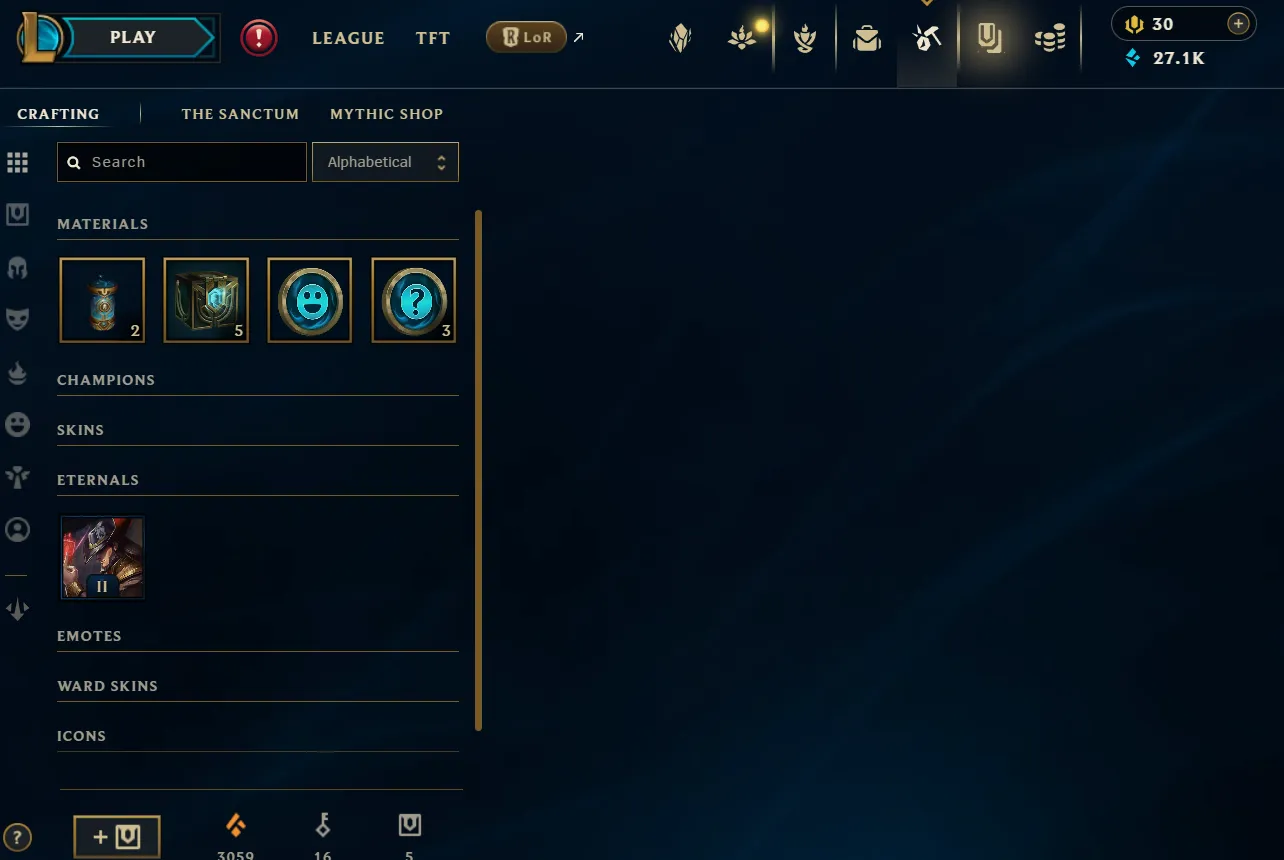Show all loot using the grid icon

coord(17,162)
